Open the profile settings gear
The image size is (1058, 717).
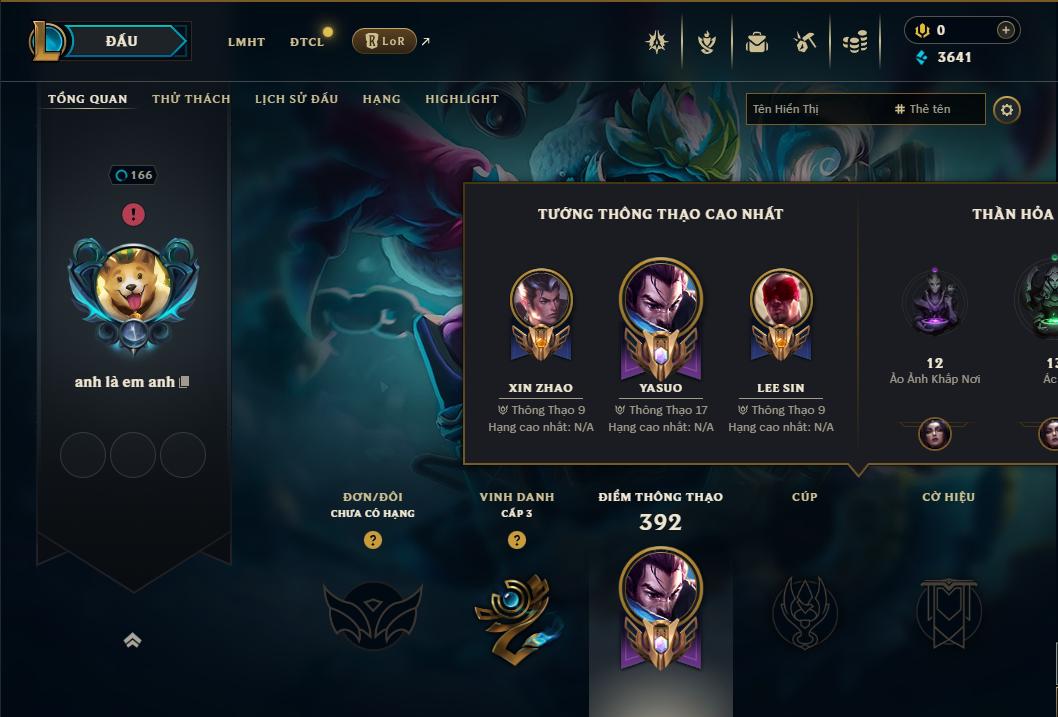pos(1007,109)
